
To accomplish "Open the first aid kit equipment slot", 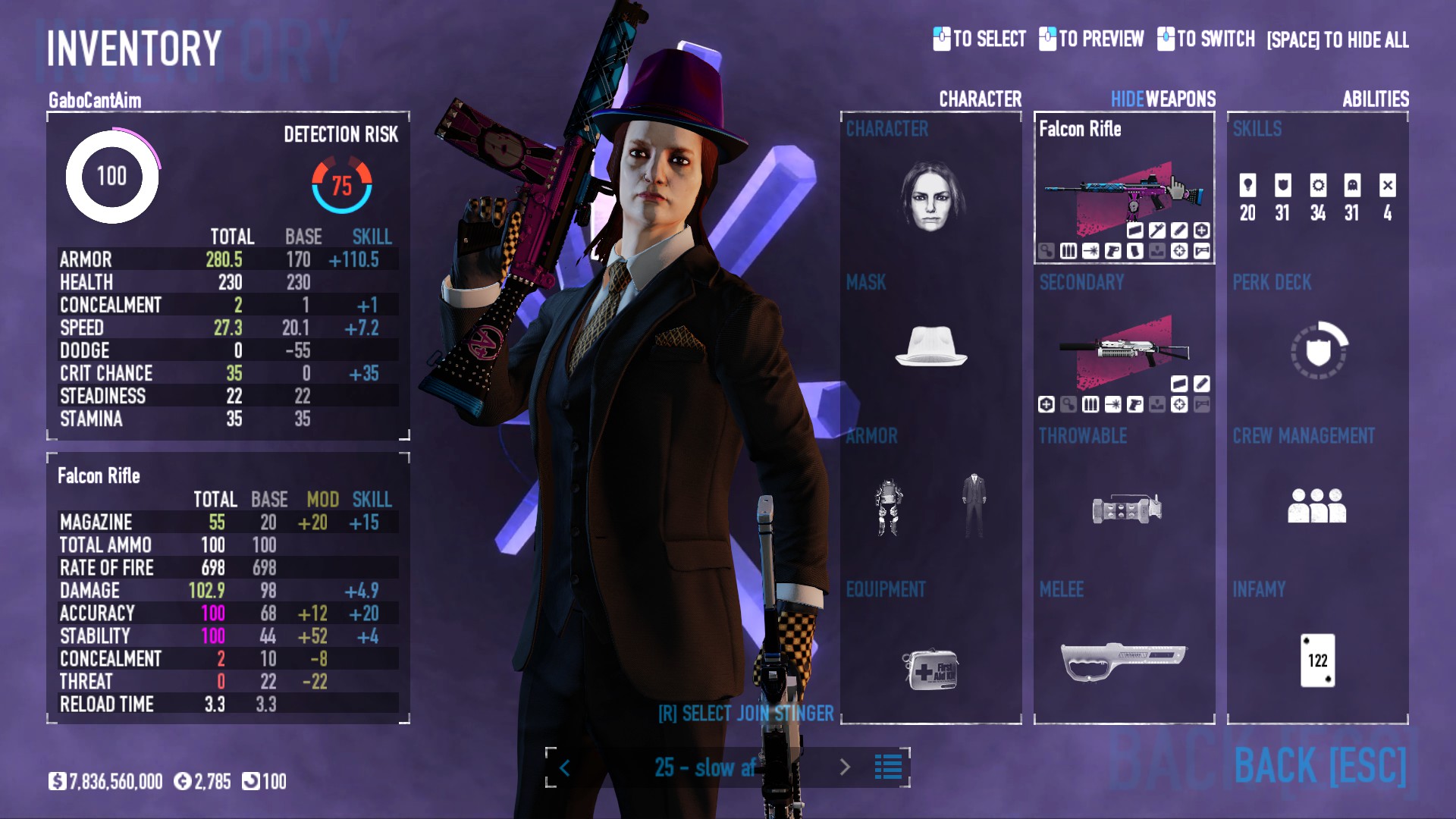I will click(x=930, y=669).
